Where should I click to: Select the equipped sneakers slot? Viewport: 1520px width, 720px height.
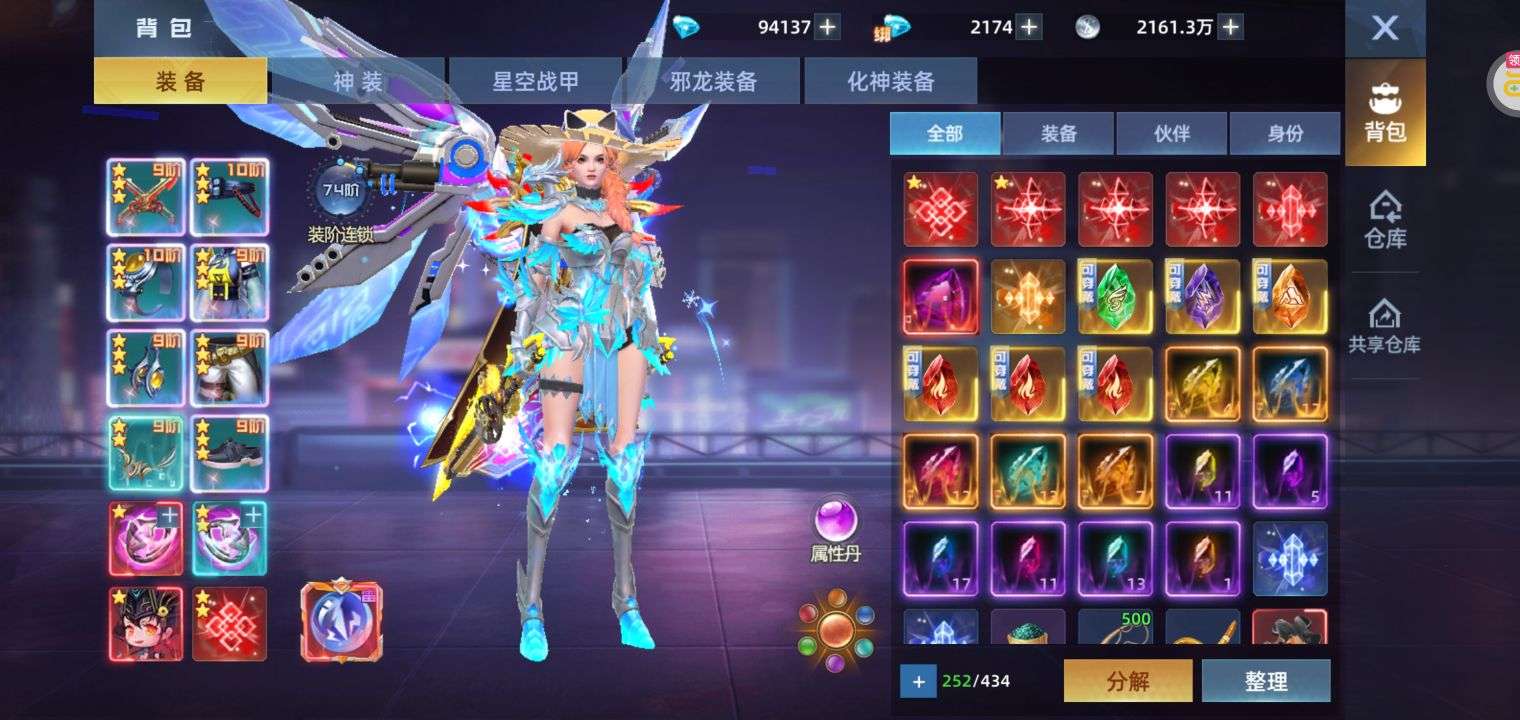[229, 455]
